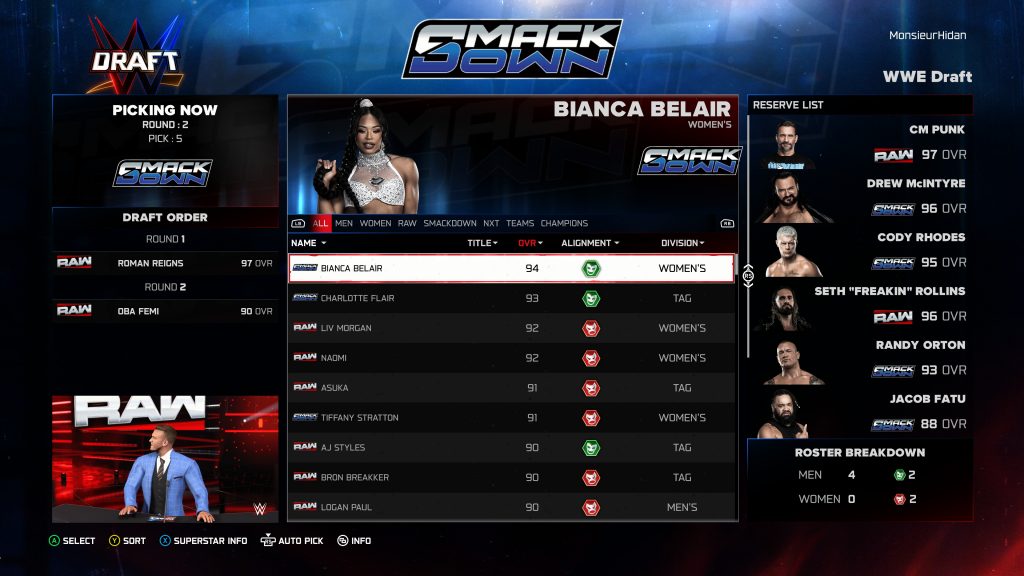Select Bianca Belair in the superstar list
This screenshot has width=1024, height=576.
pyautogui.click(x=511, y=268)
